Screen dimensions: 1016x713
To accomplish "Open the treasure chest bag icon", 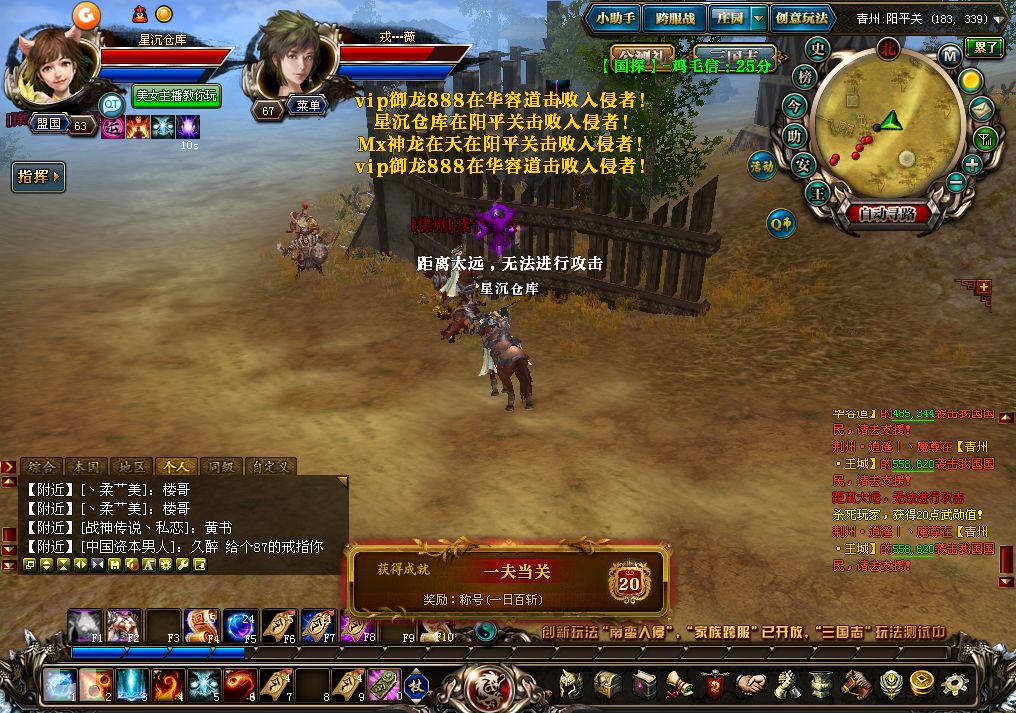I will [608, 684].
